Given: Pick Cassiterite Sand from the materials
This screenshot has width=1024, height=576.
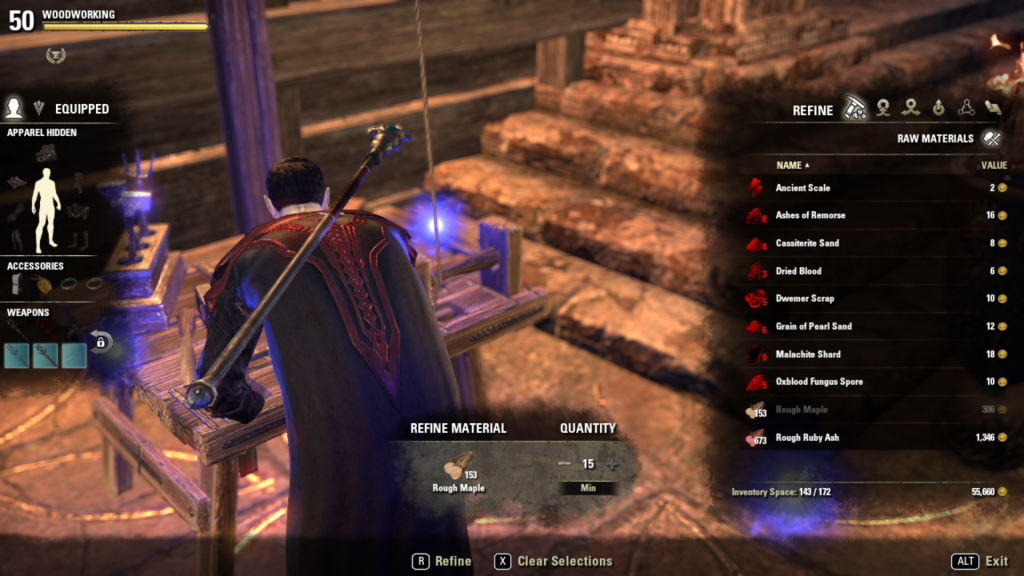Looking at the screenshot, I should click(x=807, y=243).
